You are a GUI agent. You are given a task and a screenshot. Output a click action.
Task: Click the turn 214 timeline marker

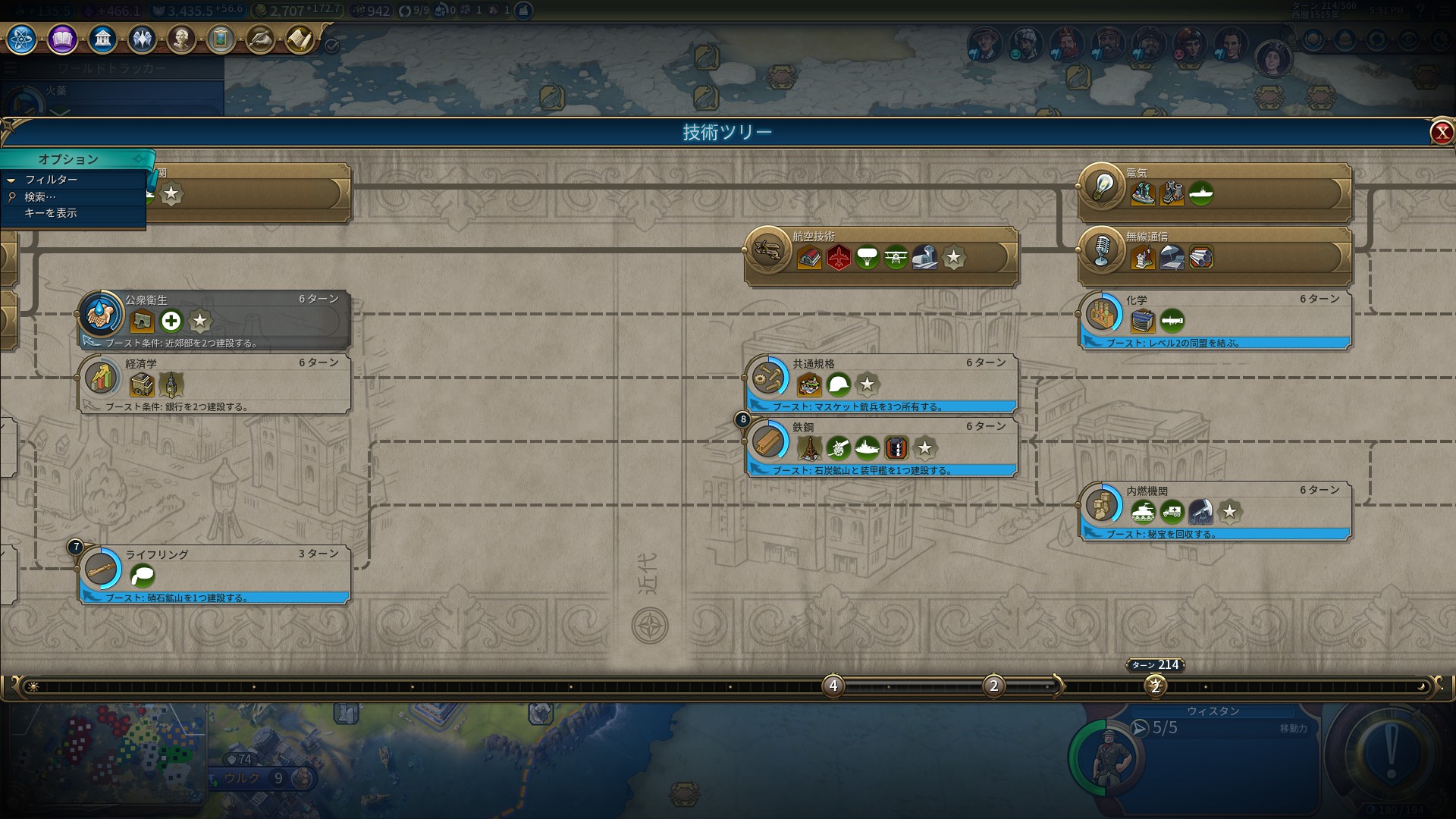[1155, 686]
